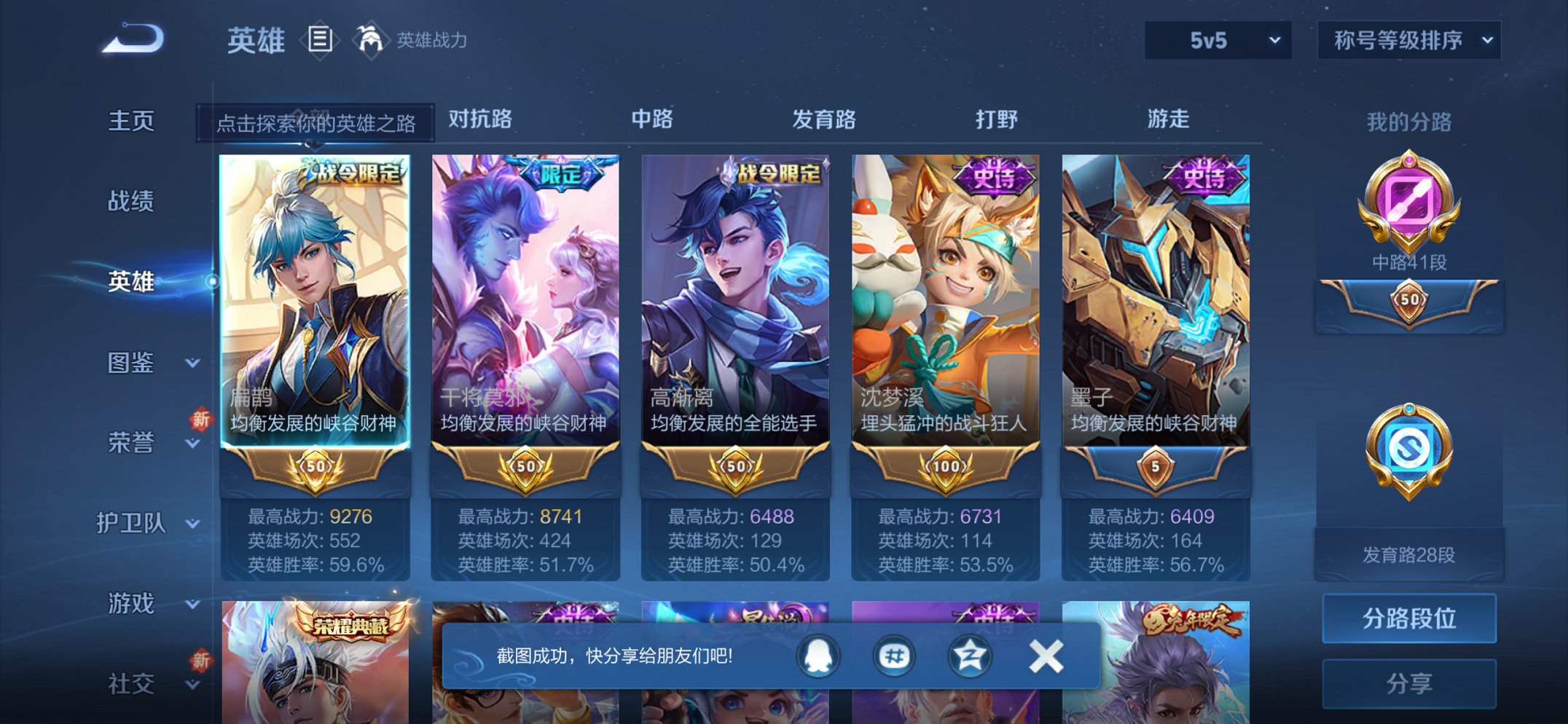Open the 称号等级排序 sorting dropdown
The image size is (1568, 724).
(1406, 41)
